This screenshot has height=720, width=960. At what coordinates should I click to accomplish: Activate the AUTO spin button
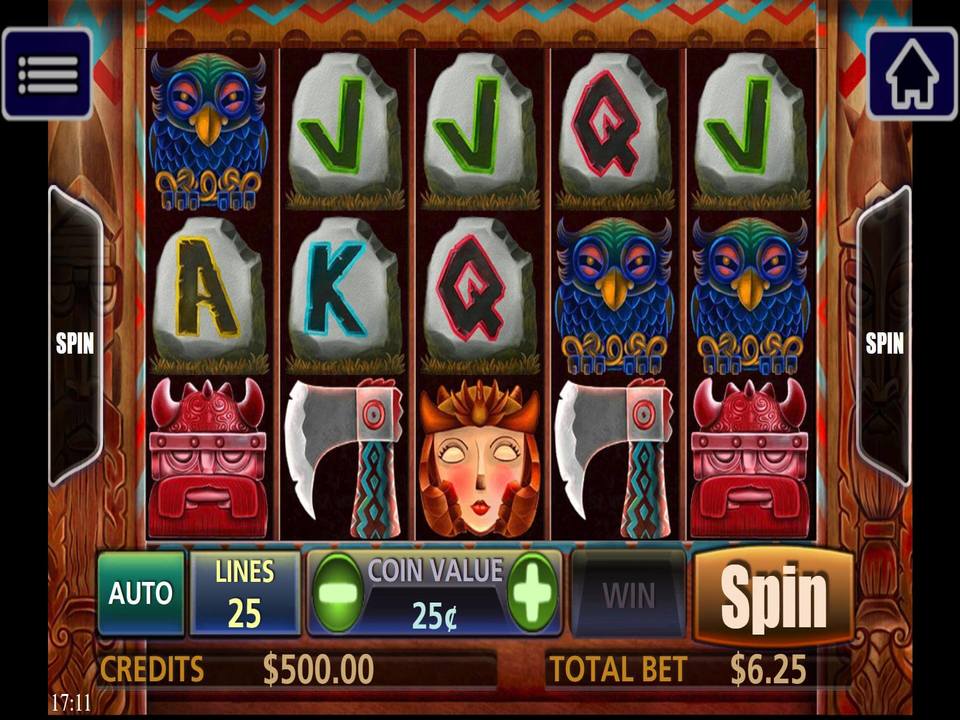(141, 593)
